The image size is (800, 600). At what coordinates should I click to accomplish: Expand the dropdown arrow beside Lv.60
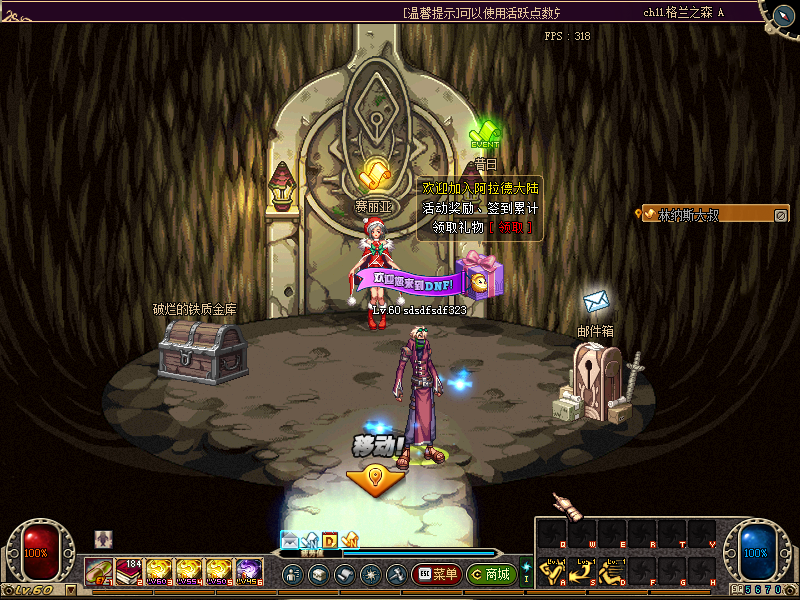click(70, 590)
